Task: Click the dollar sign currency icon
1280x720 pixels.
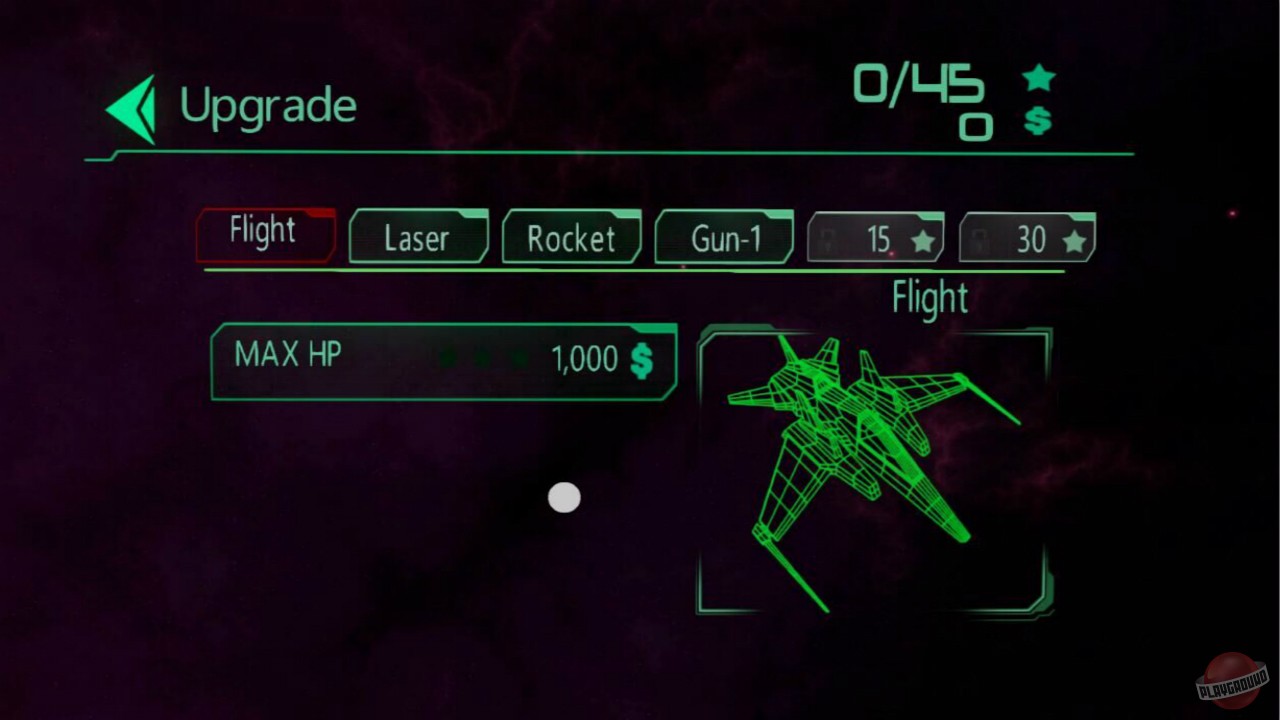Action: tap(1038, 122)
